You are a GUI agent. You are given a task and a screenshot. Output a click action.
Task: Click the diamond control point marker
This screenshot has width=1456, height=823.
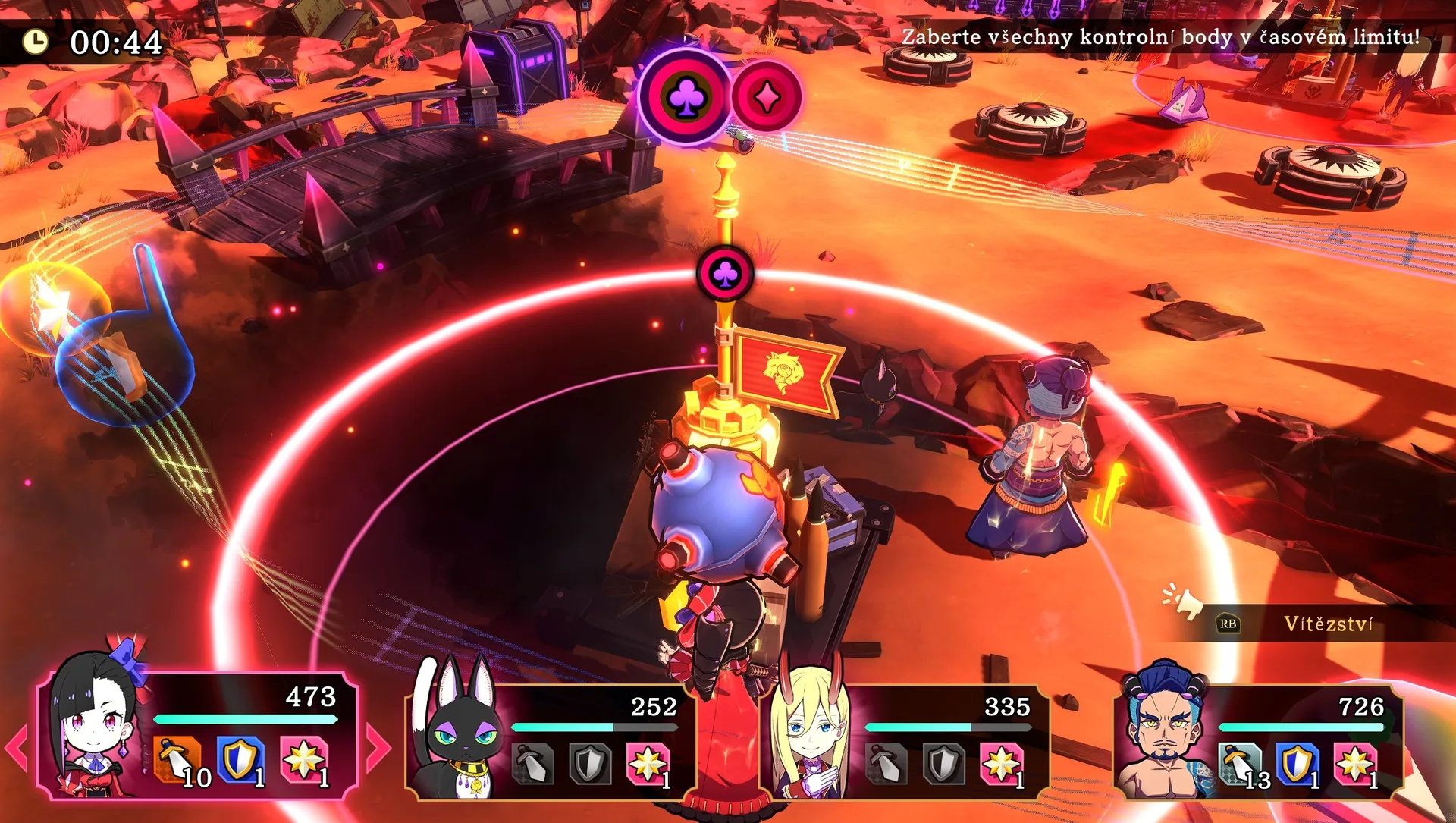point(767,98)
